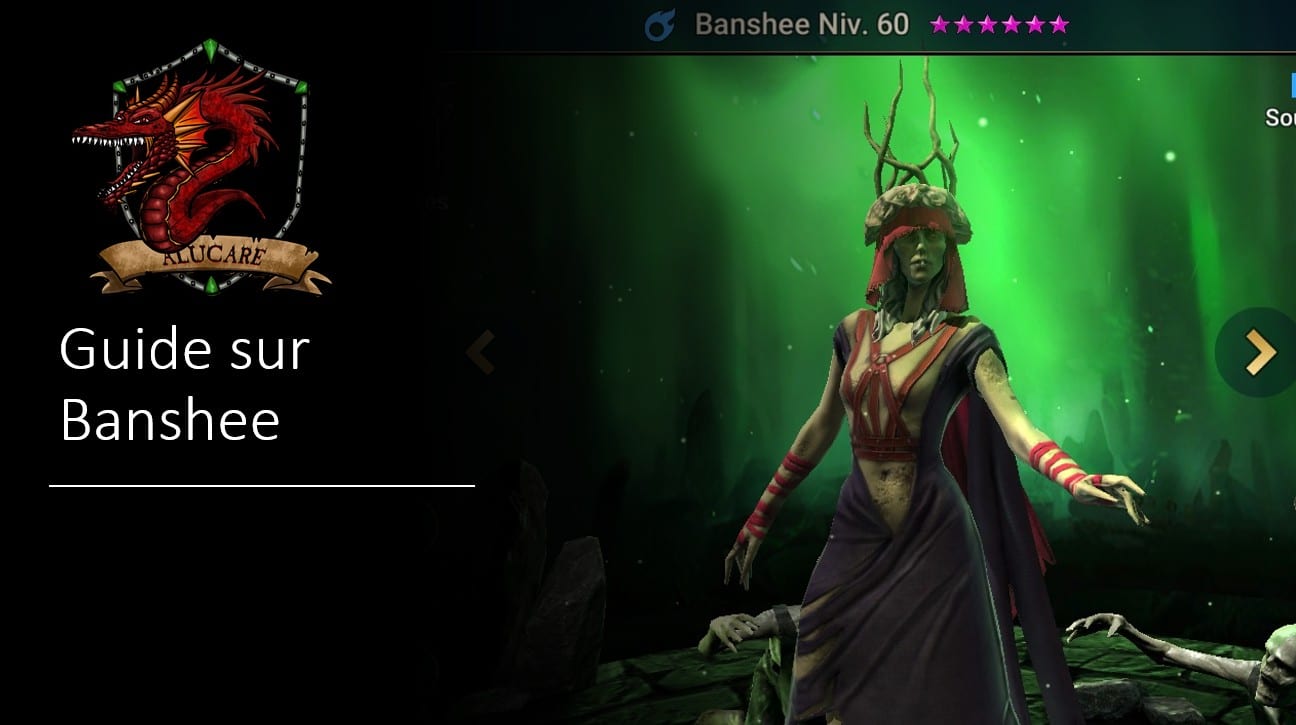Select the first magenta star

(937, 23)
